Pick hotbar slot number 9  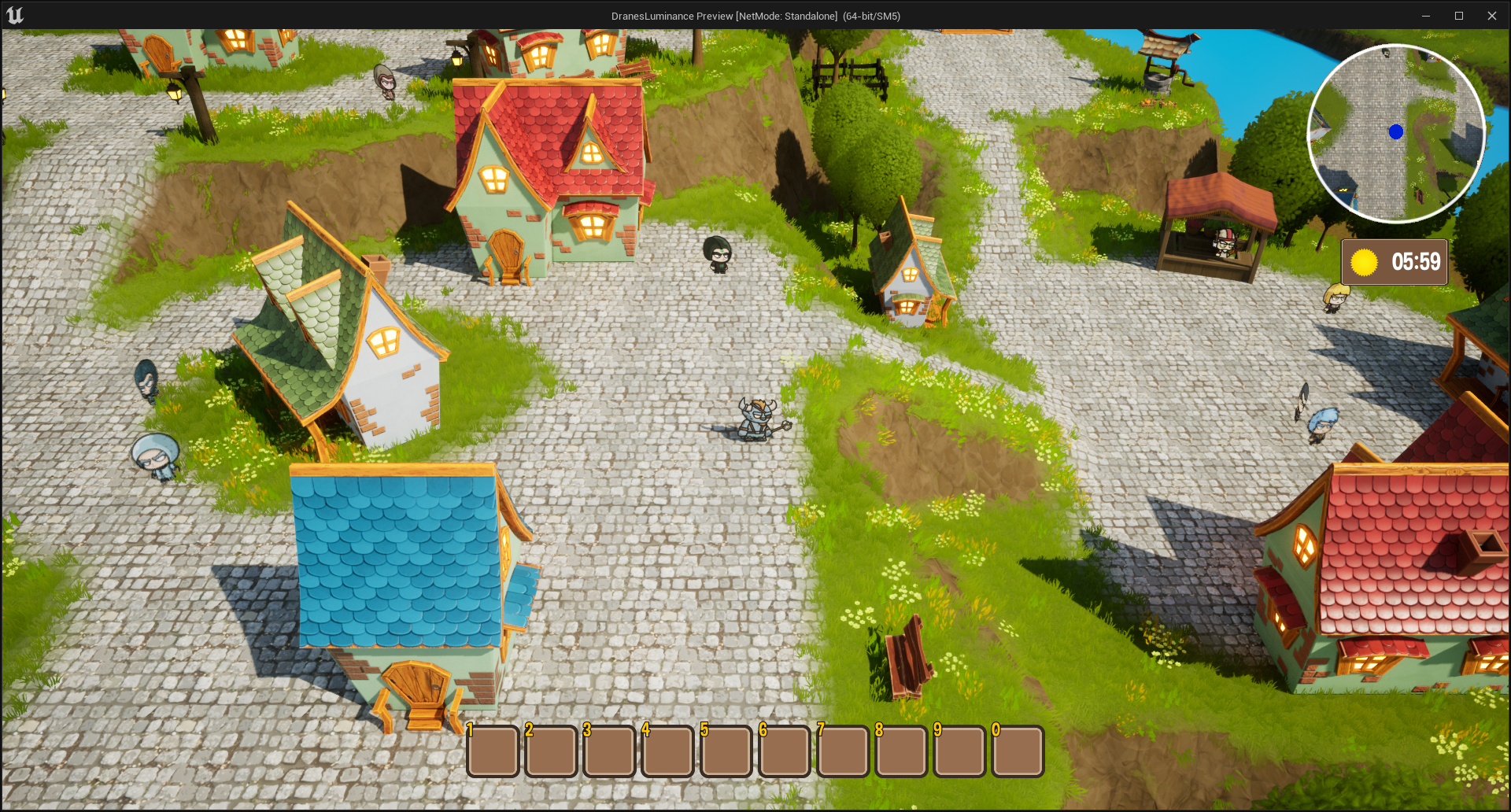[959, 751]
